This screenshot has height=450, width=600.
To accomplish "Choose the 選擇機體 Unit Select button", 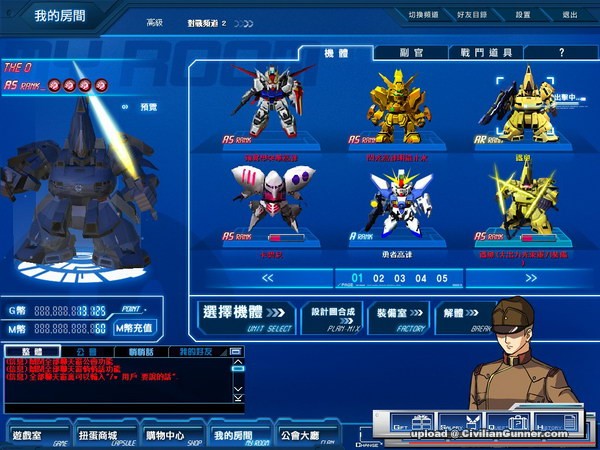I will 245,315.
